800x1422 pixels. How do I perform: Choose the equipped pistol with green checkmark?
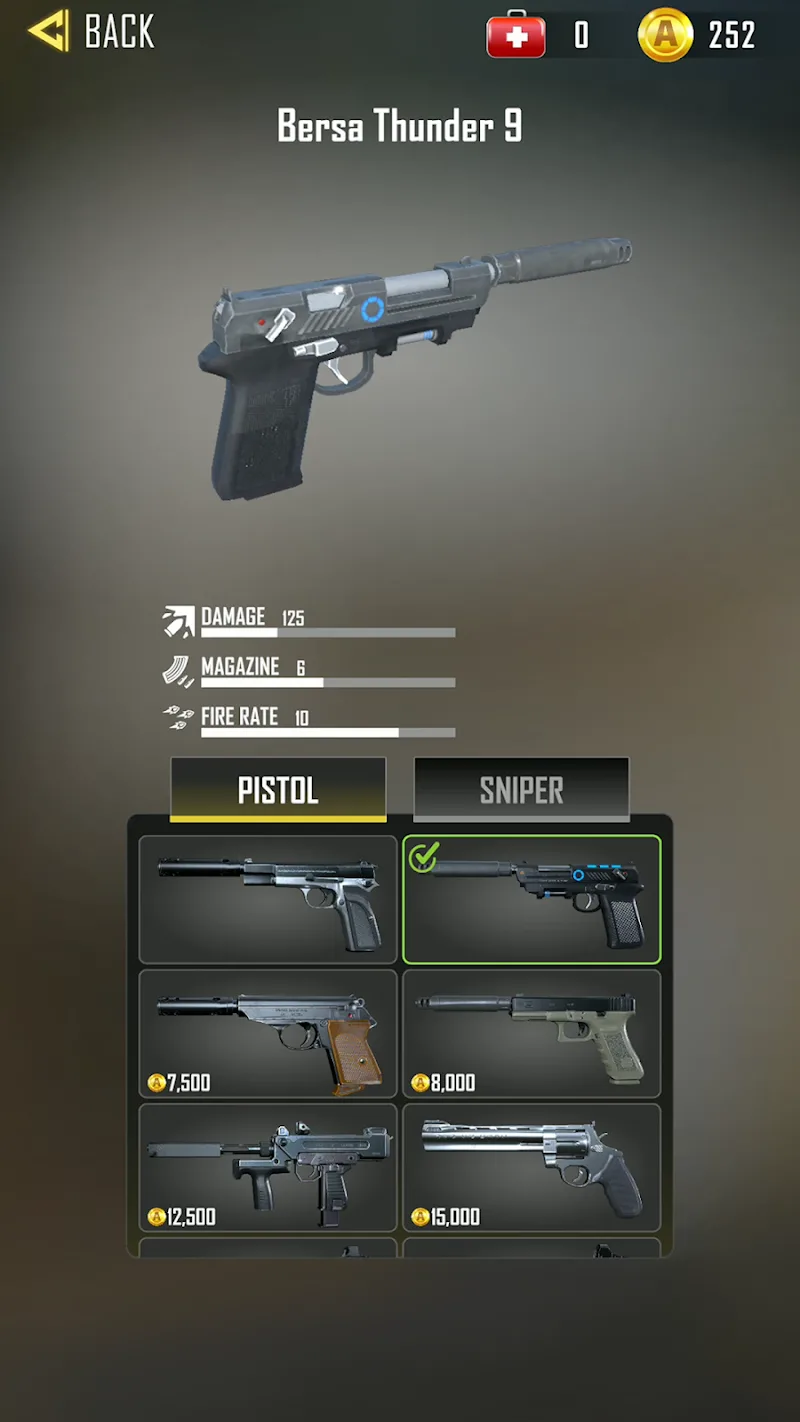pos(531,900)
